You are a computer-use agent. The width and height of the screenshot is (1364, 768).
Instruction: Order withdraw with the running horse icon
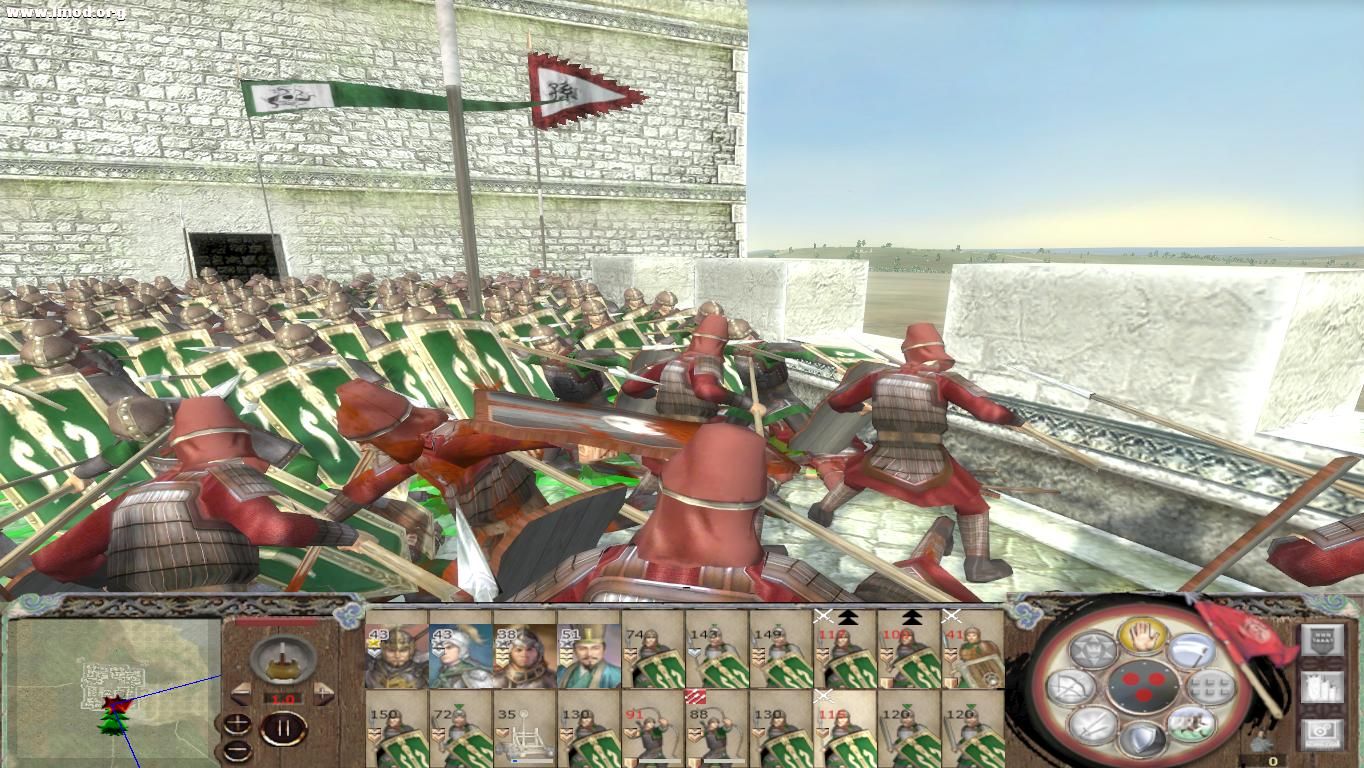[x=1192, y=725]
